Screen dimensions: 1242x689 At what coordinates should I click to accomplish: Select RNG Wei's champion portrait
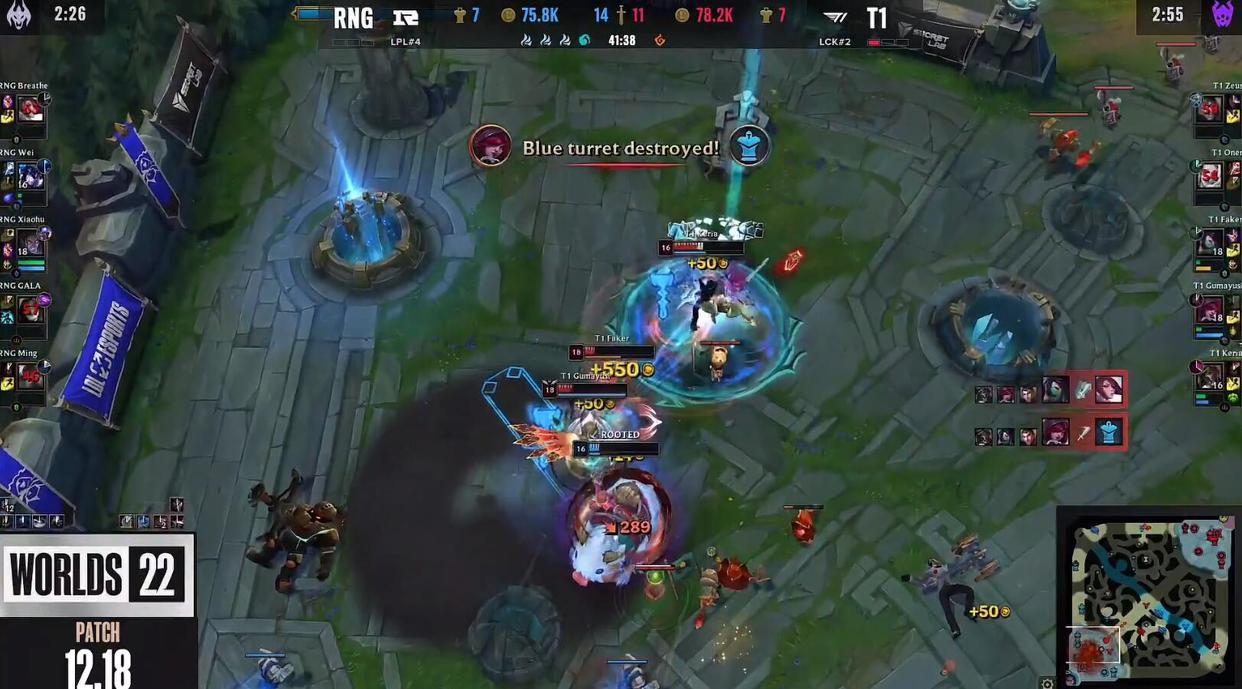pos(31,176)
